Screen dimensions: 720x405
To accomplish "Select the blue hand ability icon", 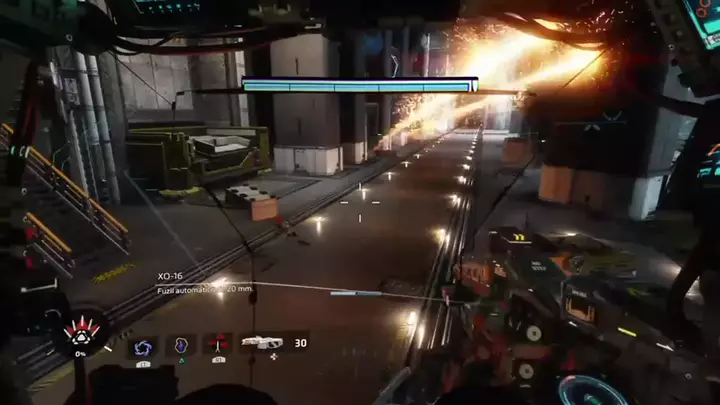I will (181, 345).
